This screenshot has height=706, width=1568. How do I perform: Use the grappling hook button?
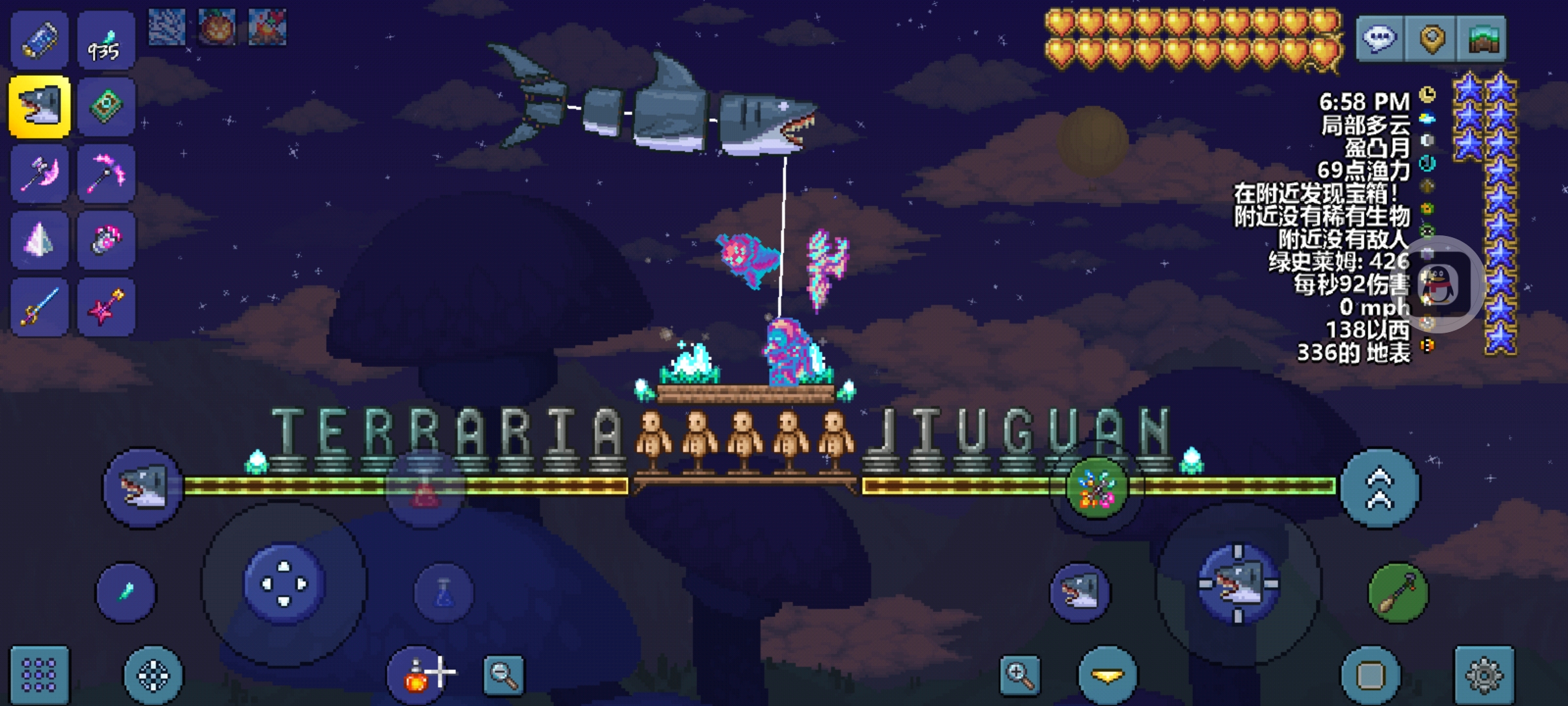tap(1397, 593)
